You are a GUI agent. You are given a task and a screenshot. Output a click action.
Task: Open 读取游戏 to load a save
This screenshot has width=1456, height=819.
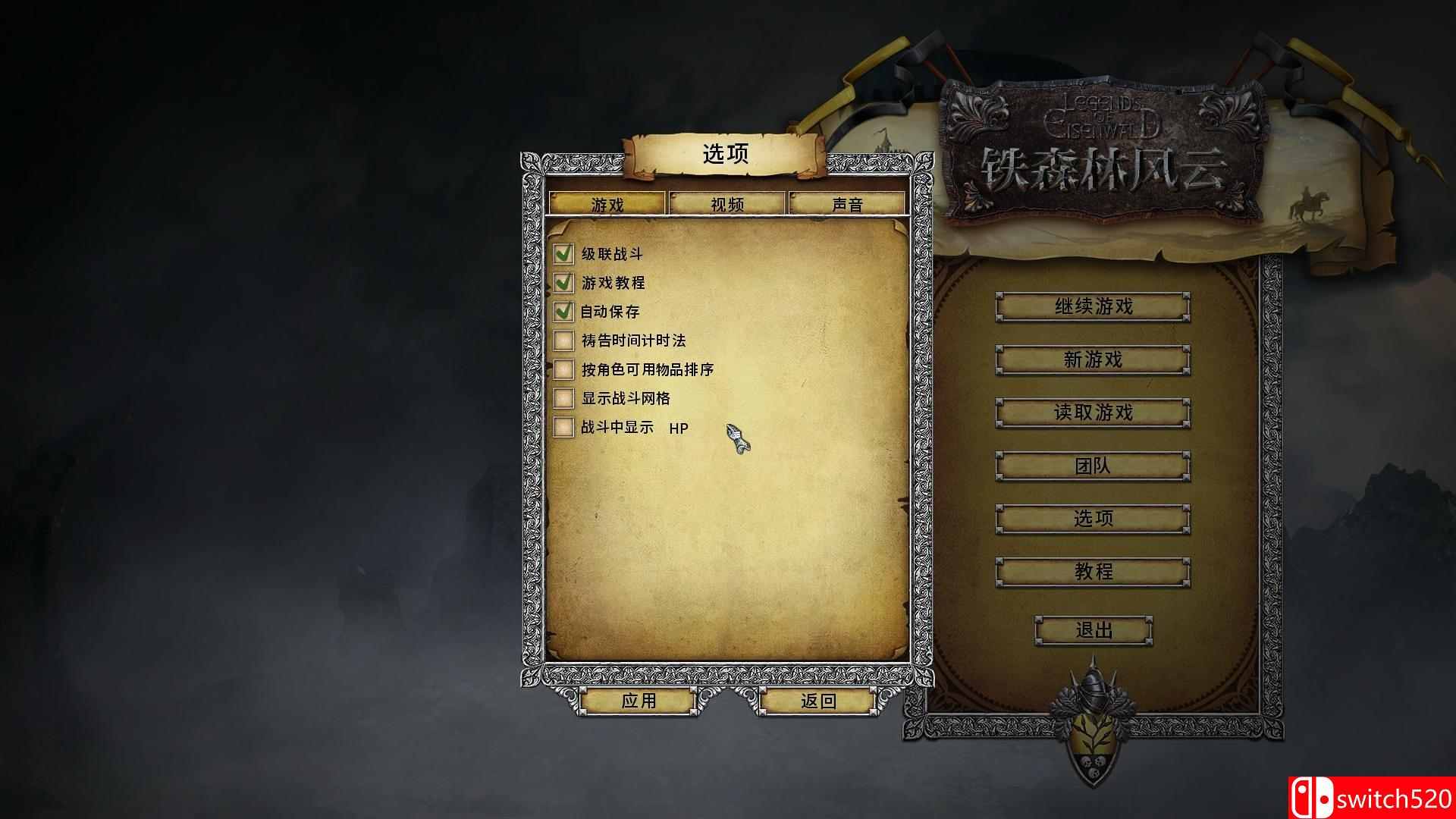pos(1093,413)
